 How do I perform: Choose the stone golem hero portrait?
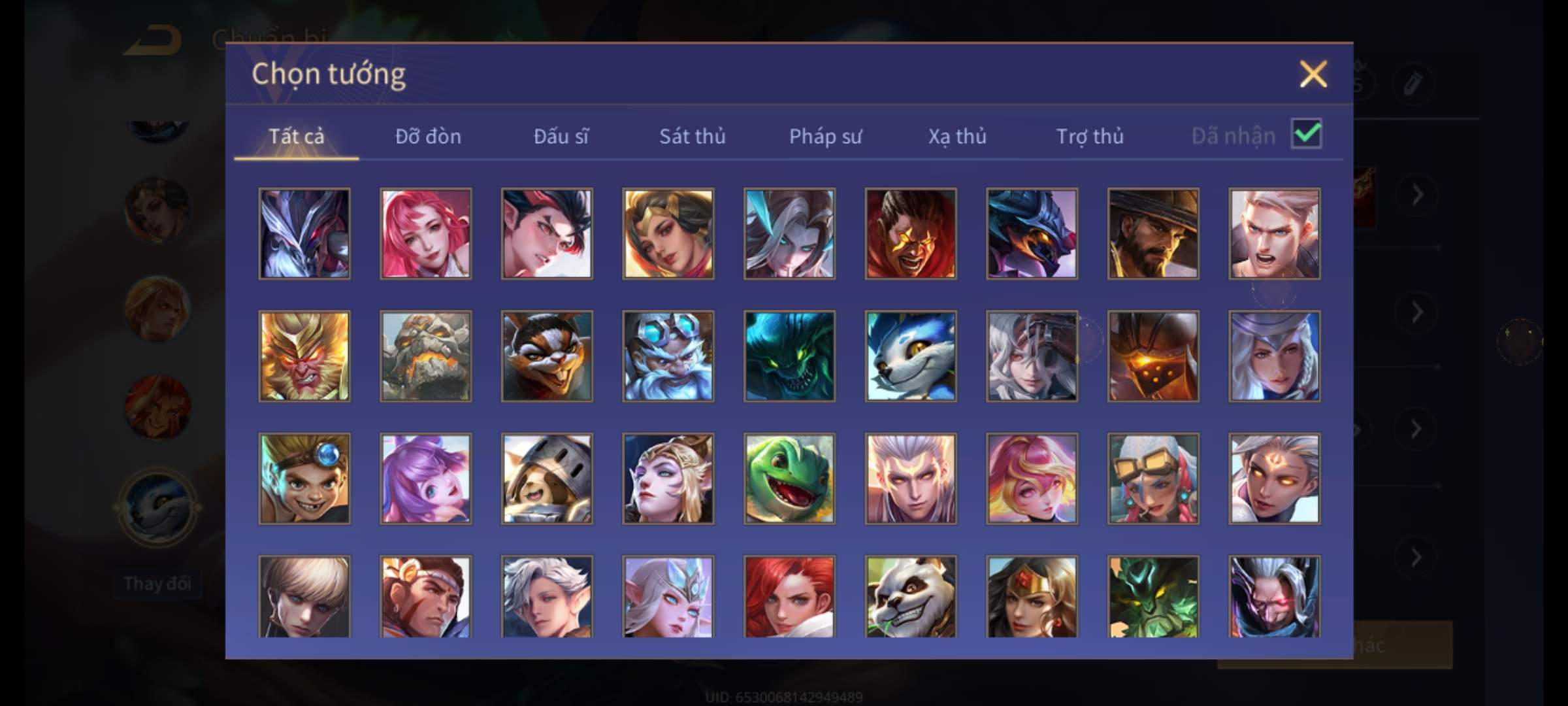click(425, 356)
